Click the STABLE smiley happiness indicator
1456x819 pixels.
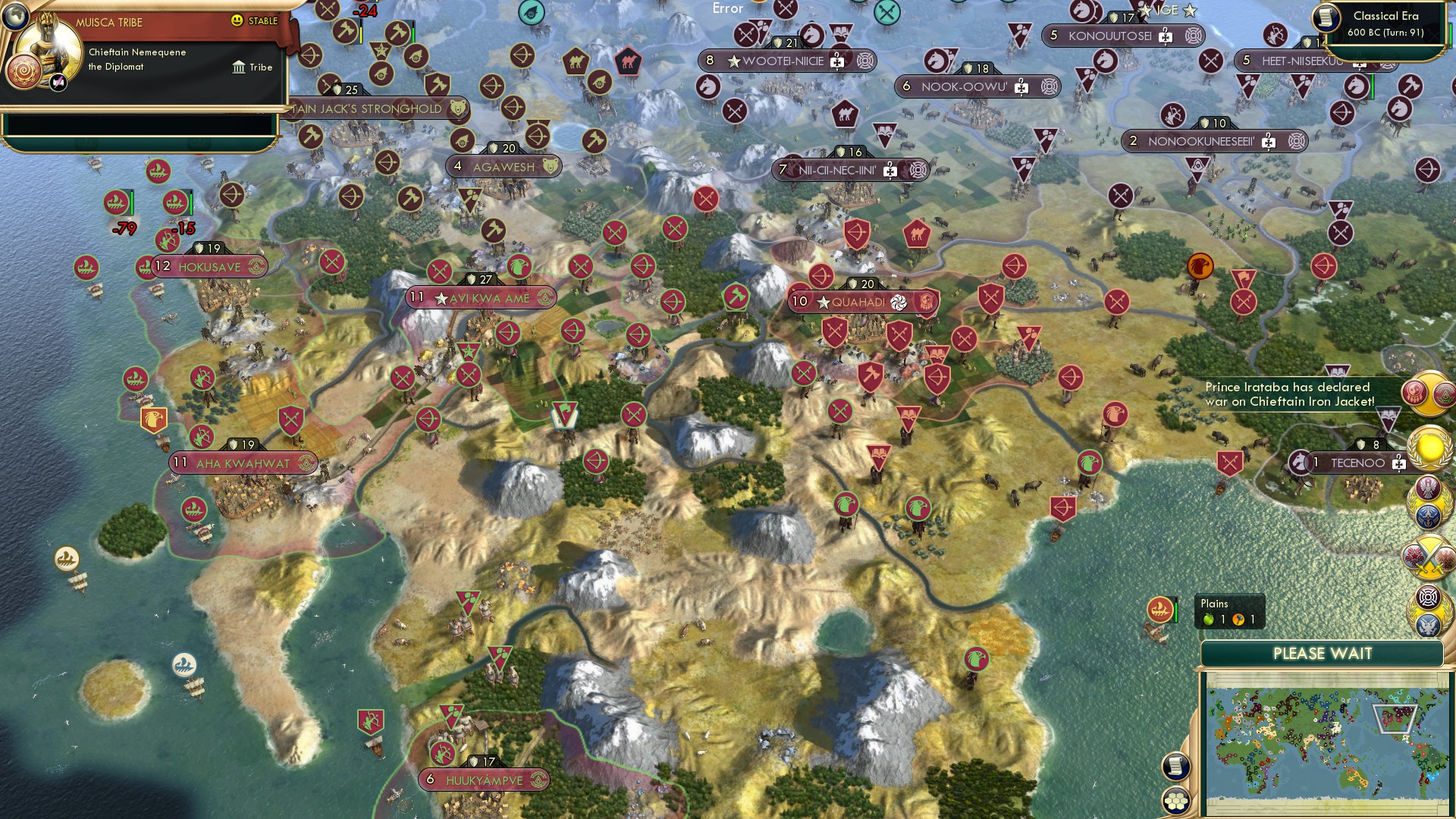(237, 22)
